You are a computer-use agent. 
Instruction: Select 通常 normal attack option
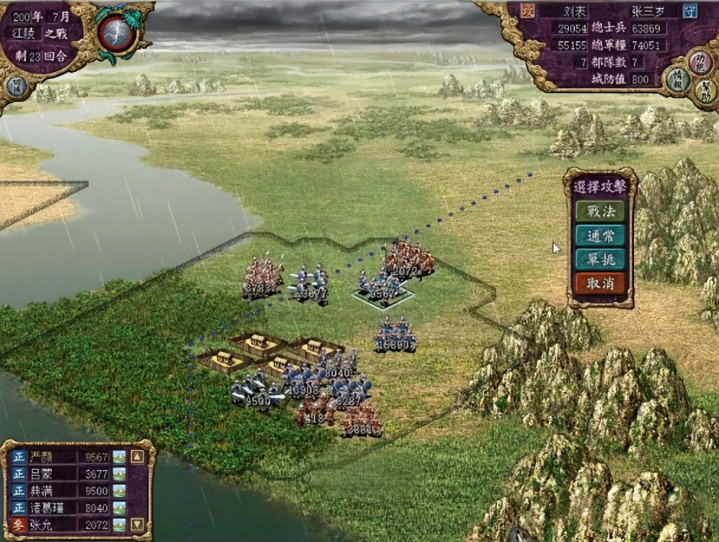coord(600,236)
